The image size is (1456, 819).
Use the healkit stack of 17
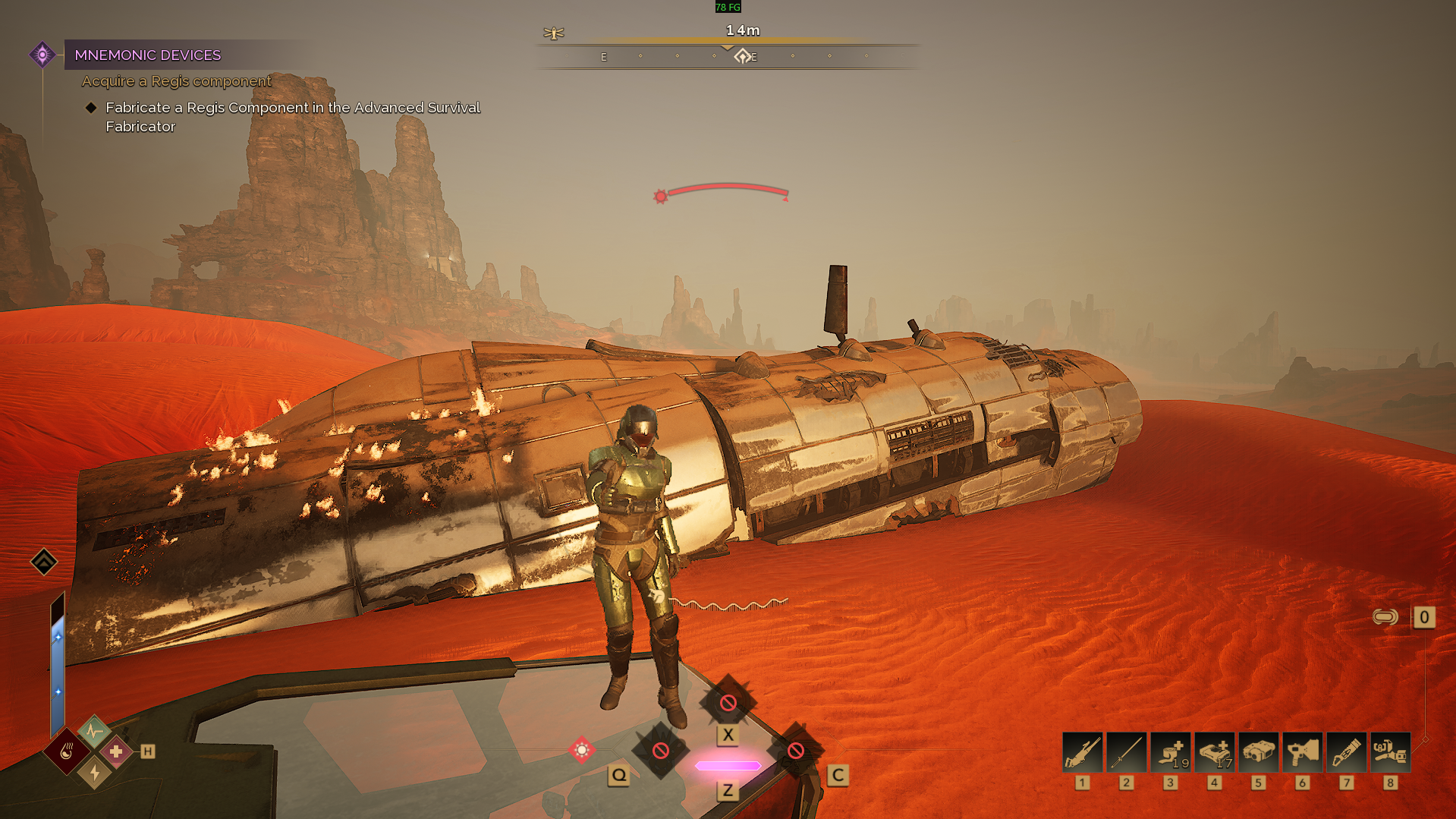pyautogui.click(x=1214, y=752)
